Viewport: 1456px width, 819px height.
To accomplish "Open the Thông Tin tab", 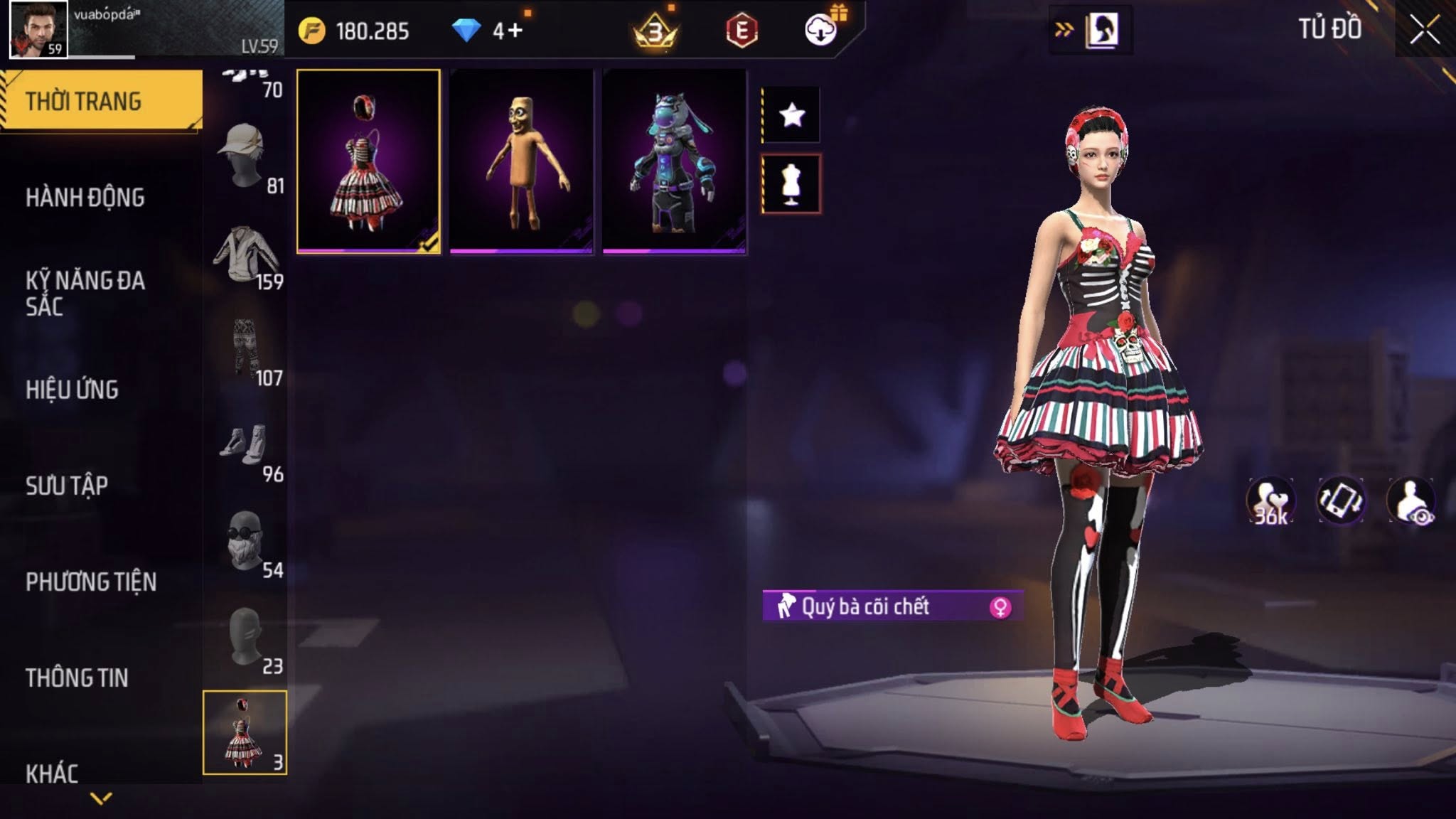I will (x=77, y=678).
